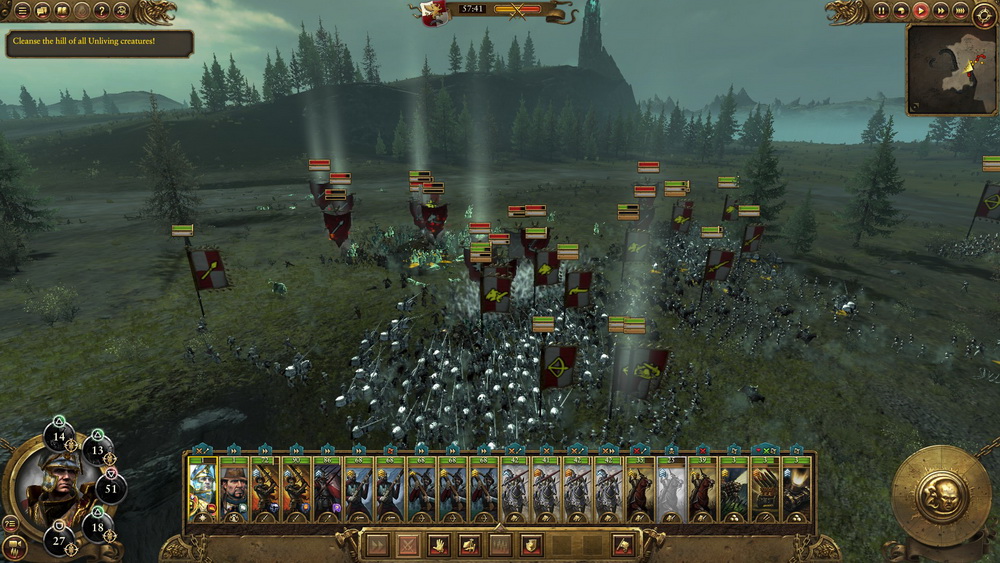The height and width of the screenshot is (563, 1000).
Task: Set battle speed to fastest
Action: click(x=960, y=11)
